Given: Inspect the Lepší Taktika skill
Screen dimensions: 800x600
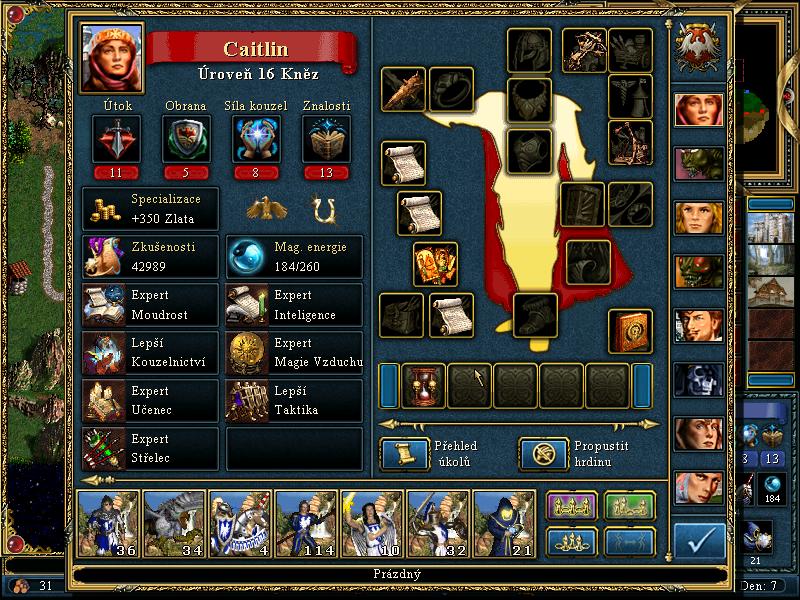Looking at the screenshot, I should 294,400.
